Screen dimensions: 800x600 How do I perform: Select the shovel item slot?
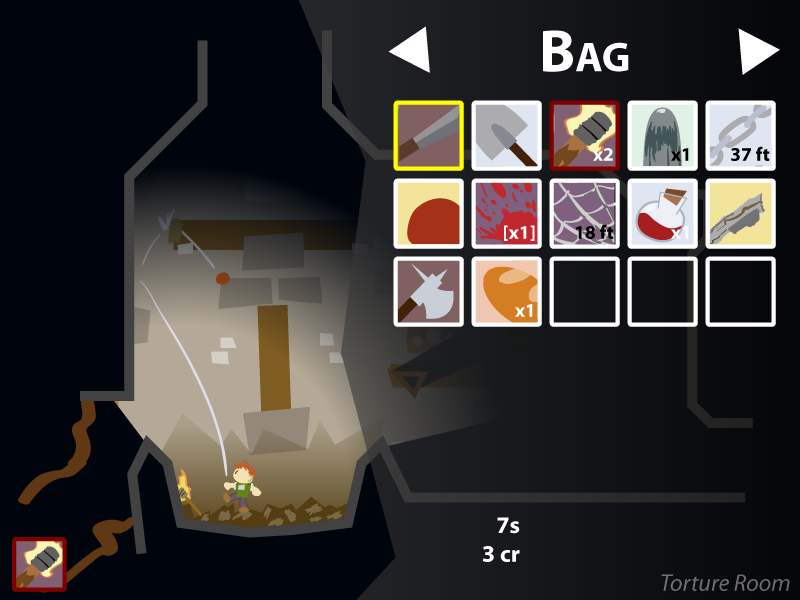(x=506, y=135)
